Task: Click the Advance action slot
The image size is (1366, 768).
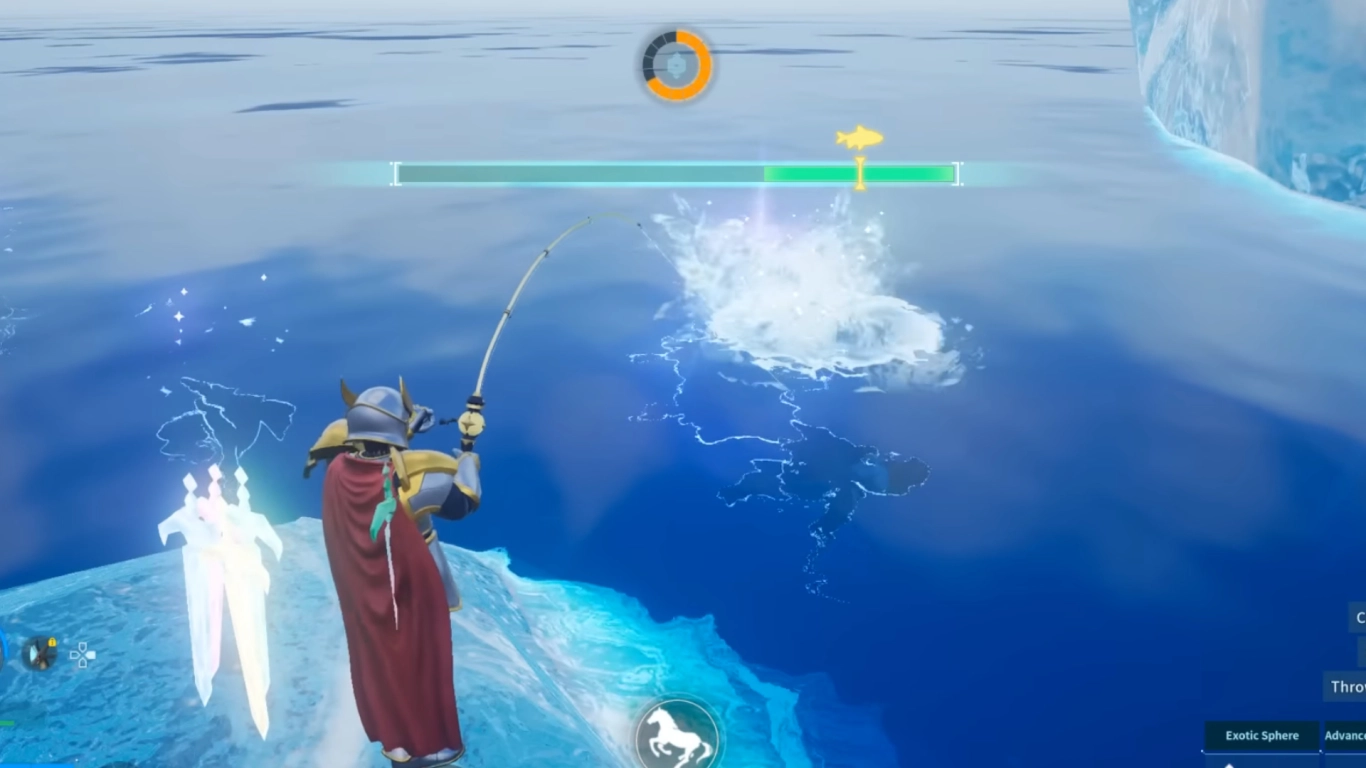Action: point(1347,735)
